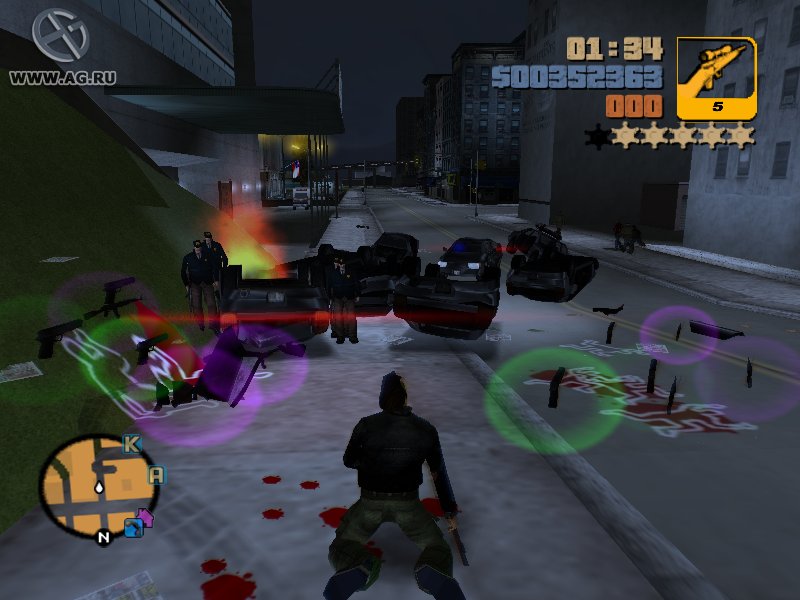Select the sniper rifle weapon icon
Image resolution: width=800 pixels, height=600 pixels.
coord(716,77)
